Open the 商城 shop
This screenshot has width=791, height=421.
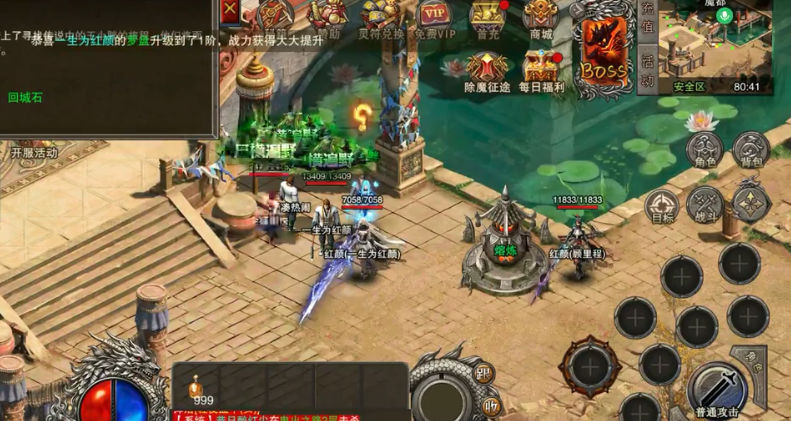pos(541,18)
